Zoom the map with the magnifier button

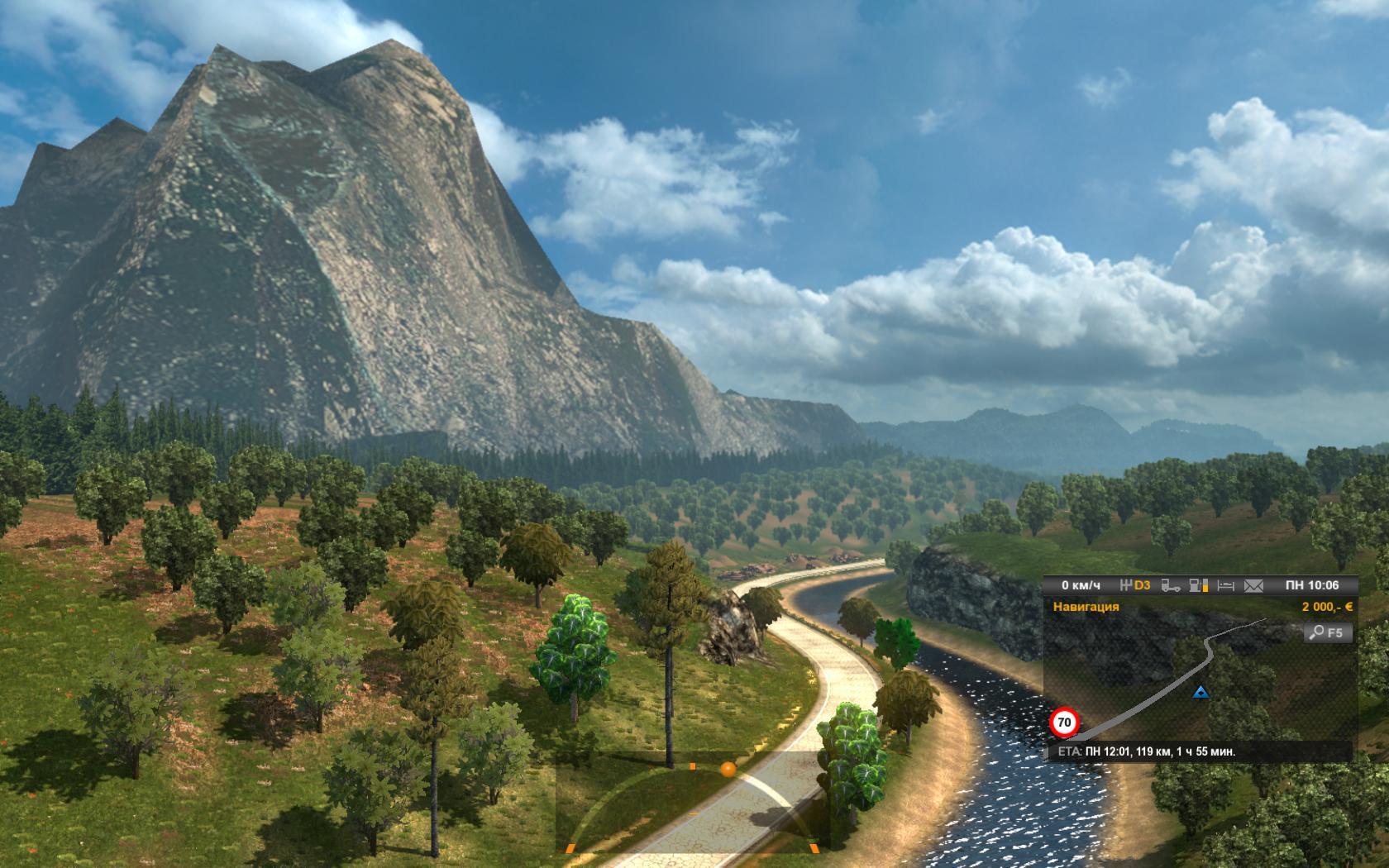coord(1328,633)
